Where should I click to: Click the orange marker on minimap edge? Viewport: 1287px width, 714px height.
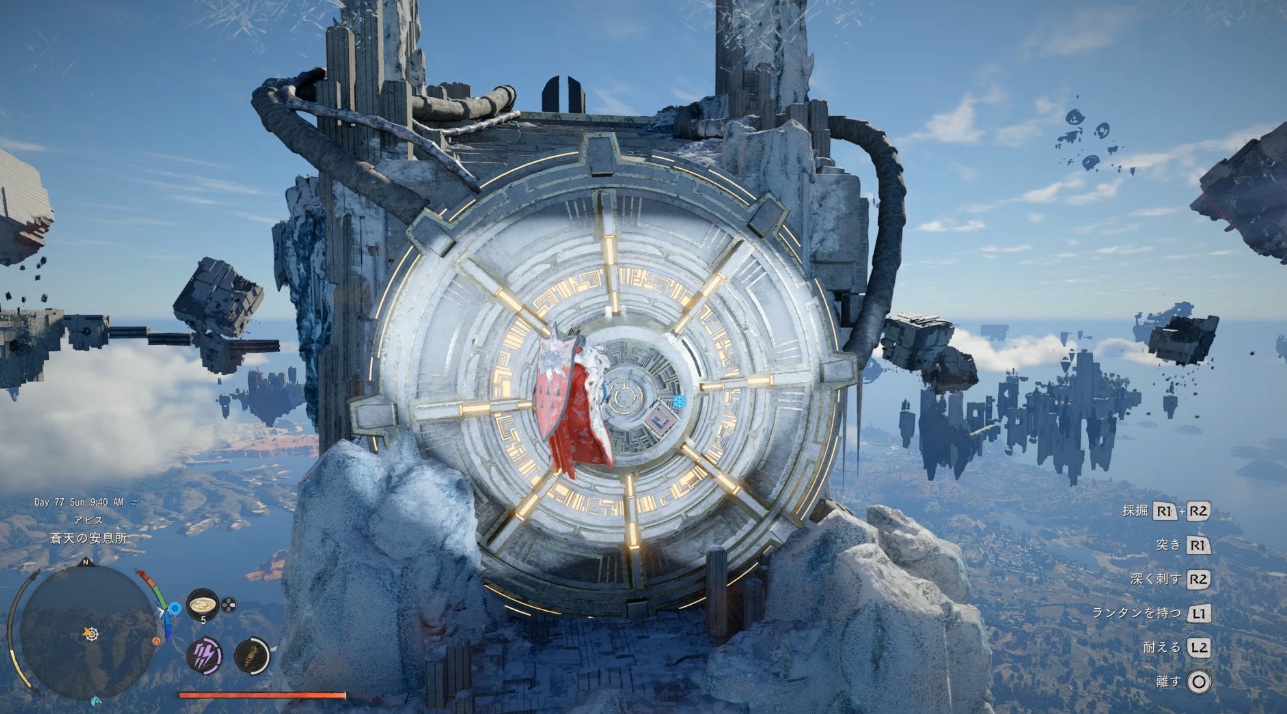(156, 641)
